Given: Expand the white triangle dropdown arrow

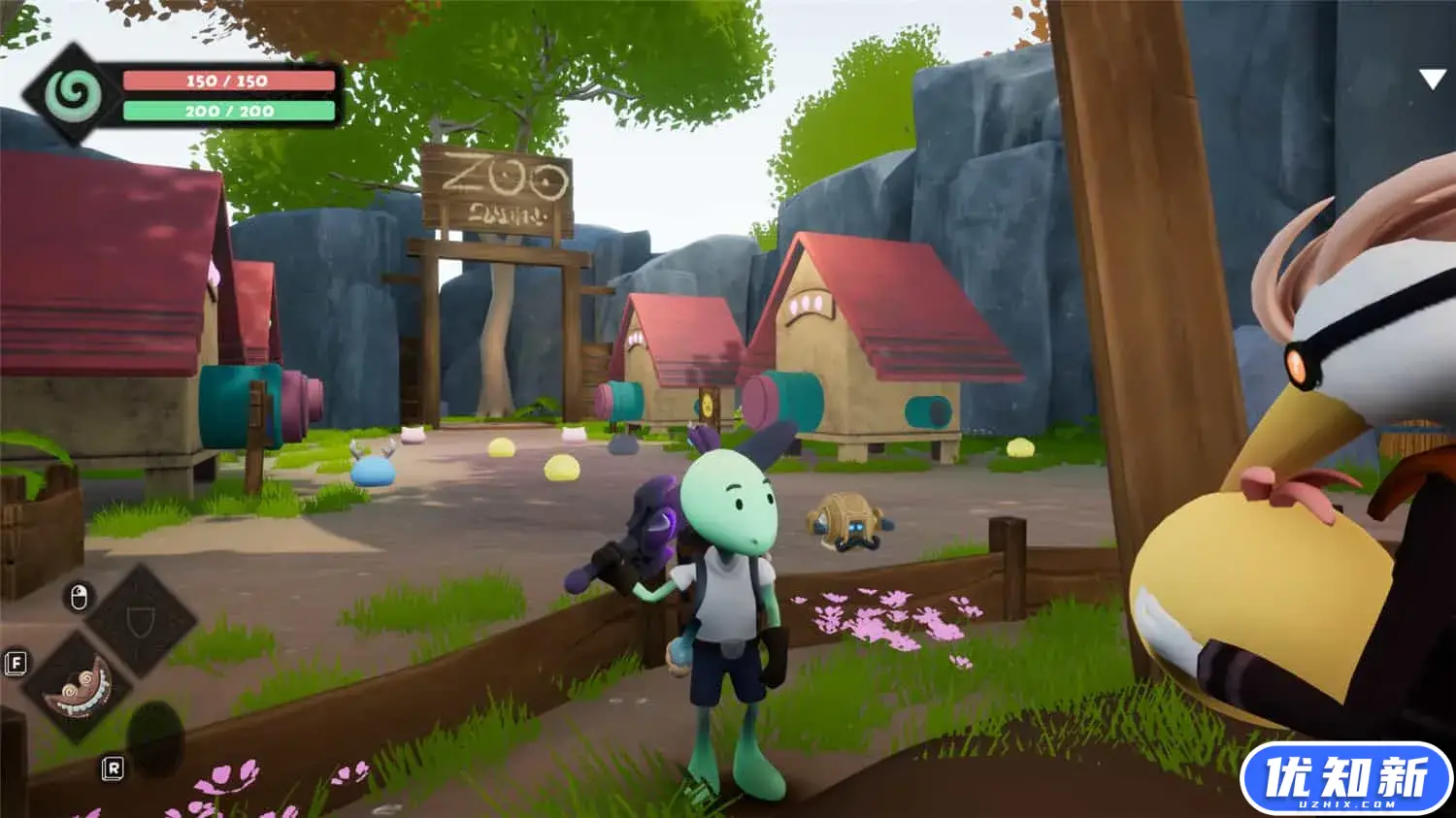Looking at the screenshot, I should pyautogui.click(x=1432, y=80).
